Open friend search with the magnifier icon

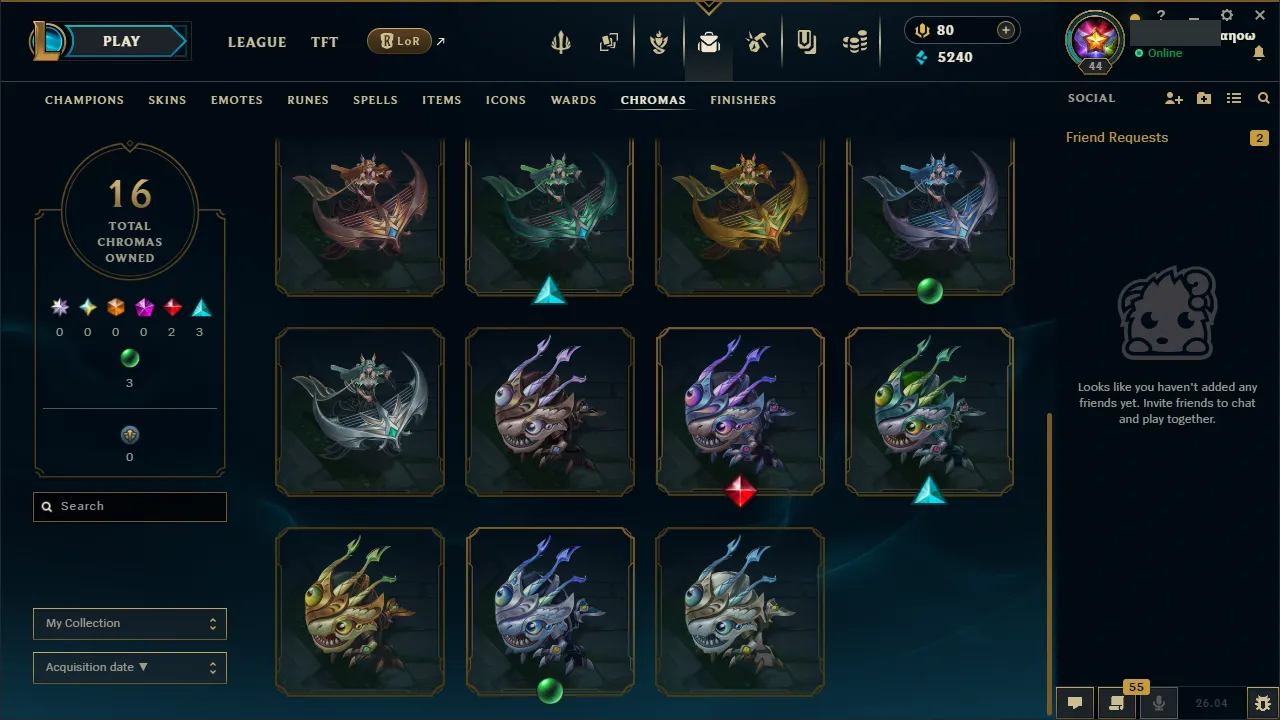click(x=1263, y=98)
